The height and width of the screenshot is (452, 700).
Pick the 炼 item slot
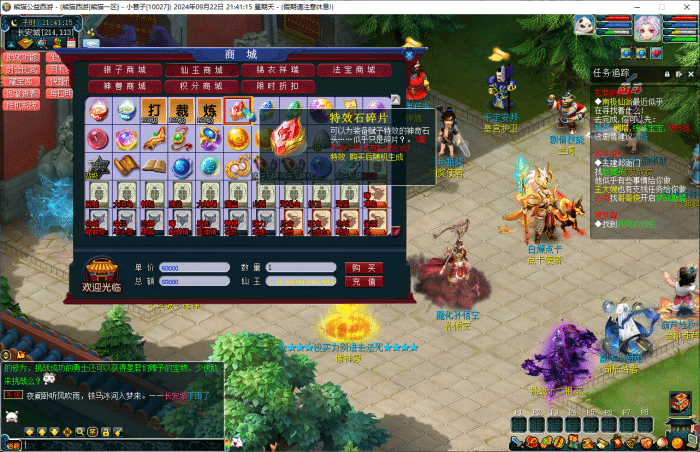point(209,111)
